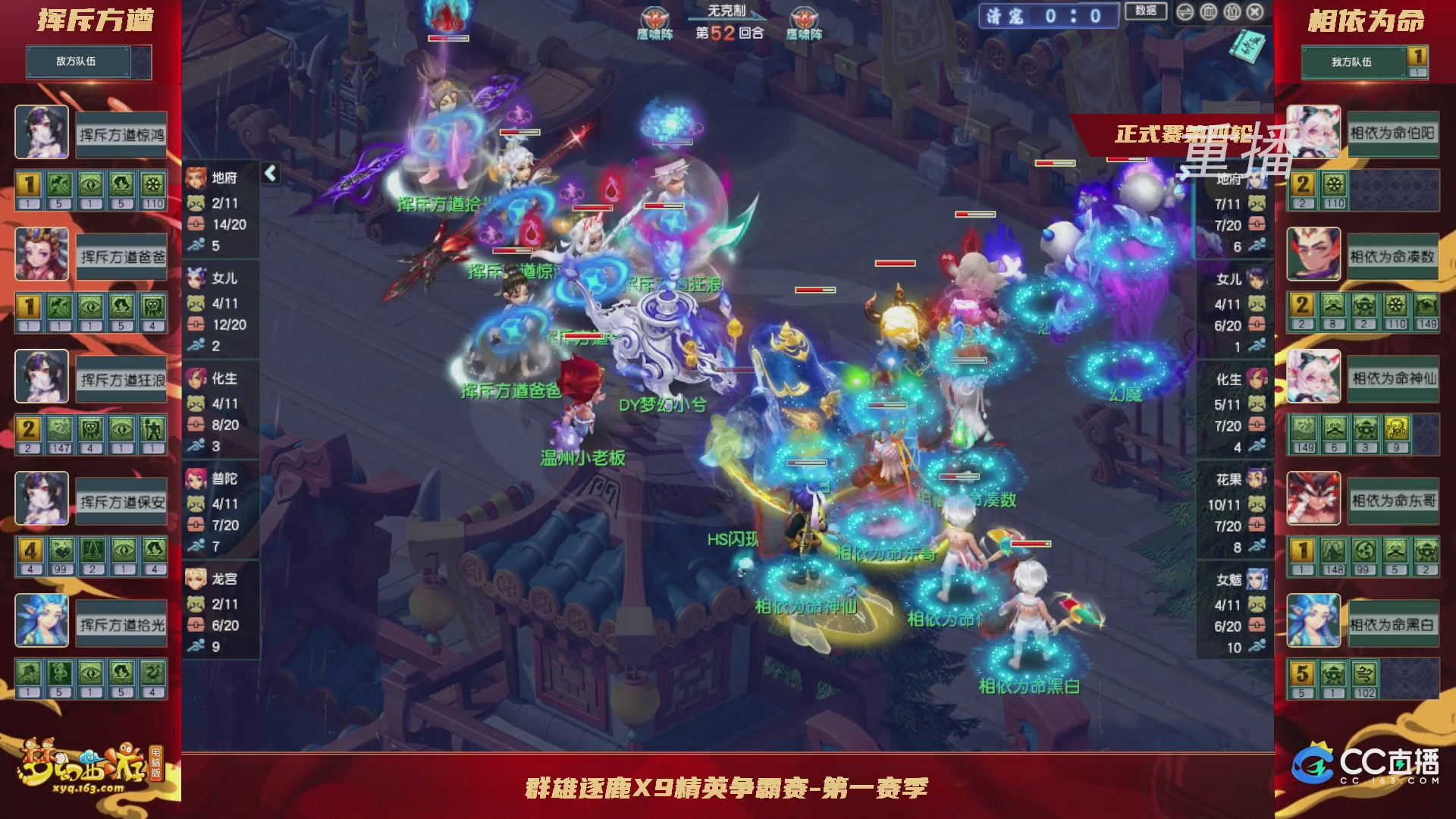
Task: Select 挥斥方遒爸爸 from the enemy roster
Action: click(x=121, y=254)
